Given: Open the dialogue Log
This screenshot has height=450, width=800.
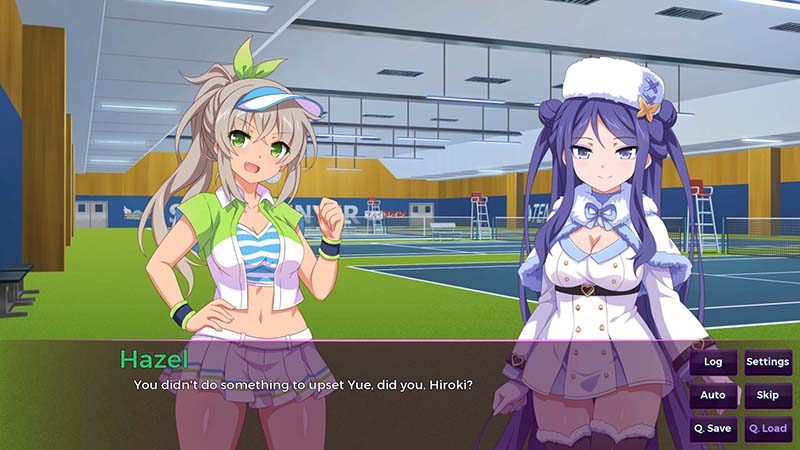Looking at the screenshot, I should point(713,362).
